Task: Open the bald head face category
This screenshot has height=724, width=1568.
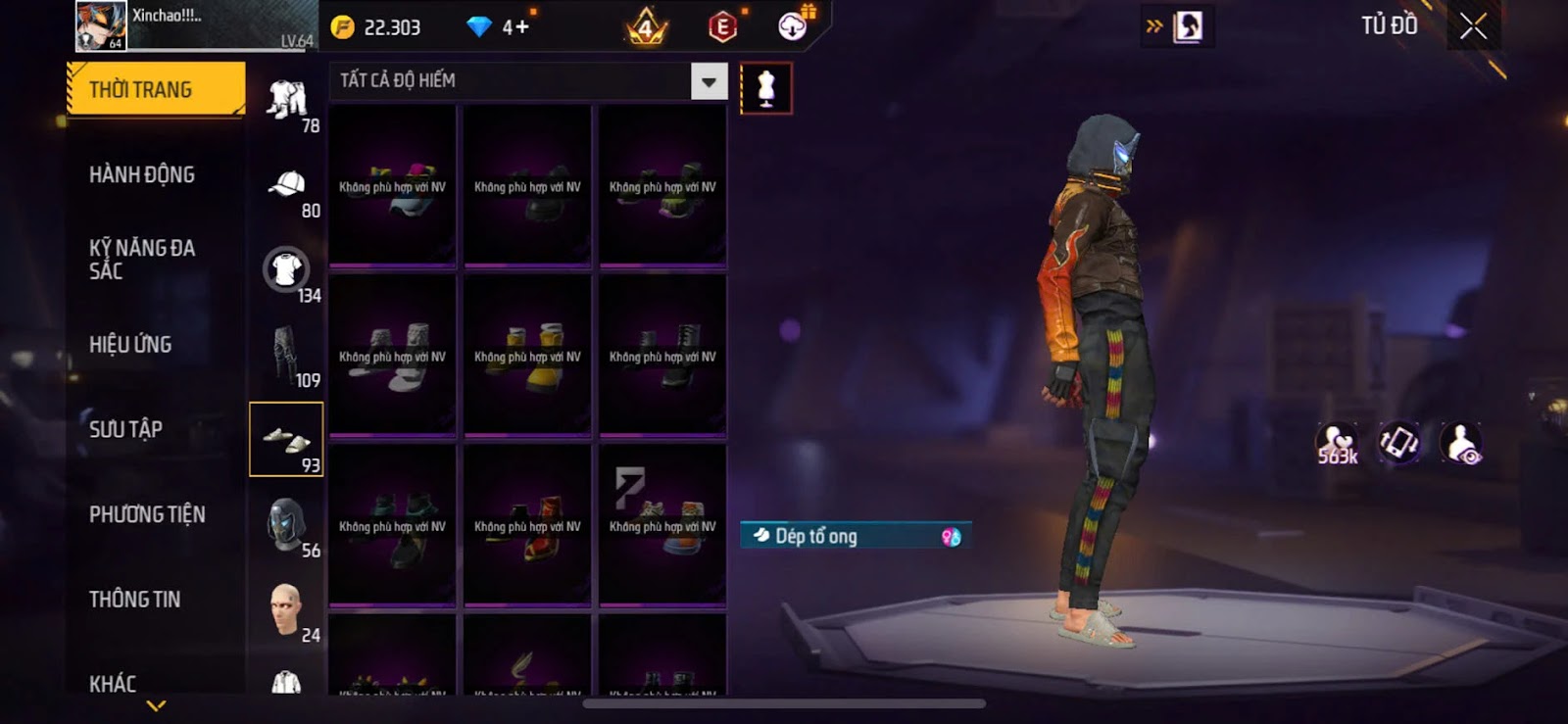Action: click(286, 609)
